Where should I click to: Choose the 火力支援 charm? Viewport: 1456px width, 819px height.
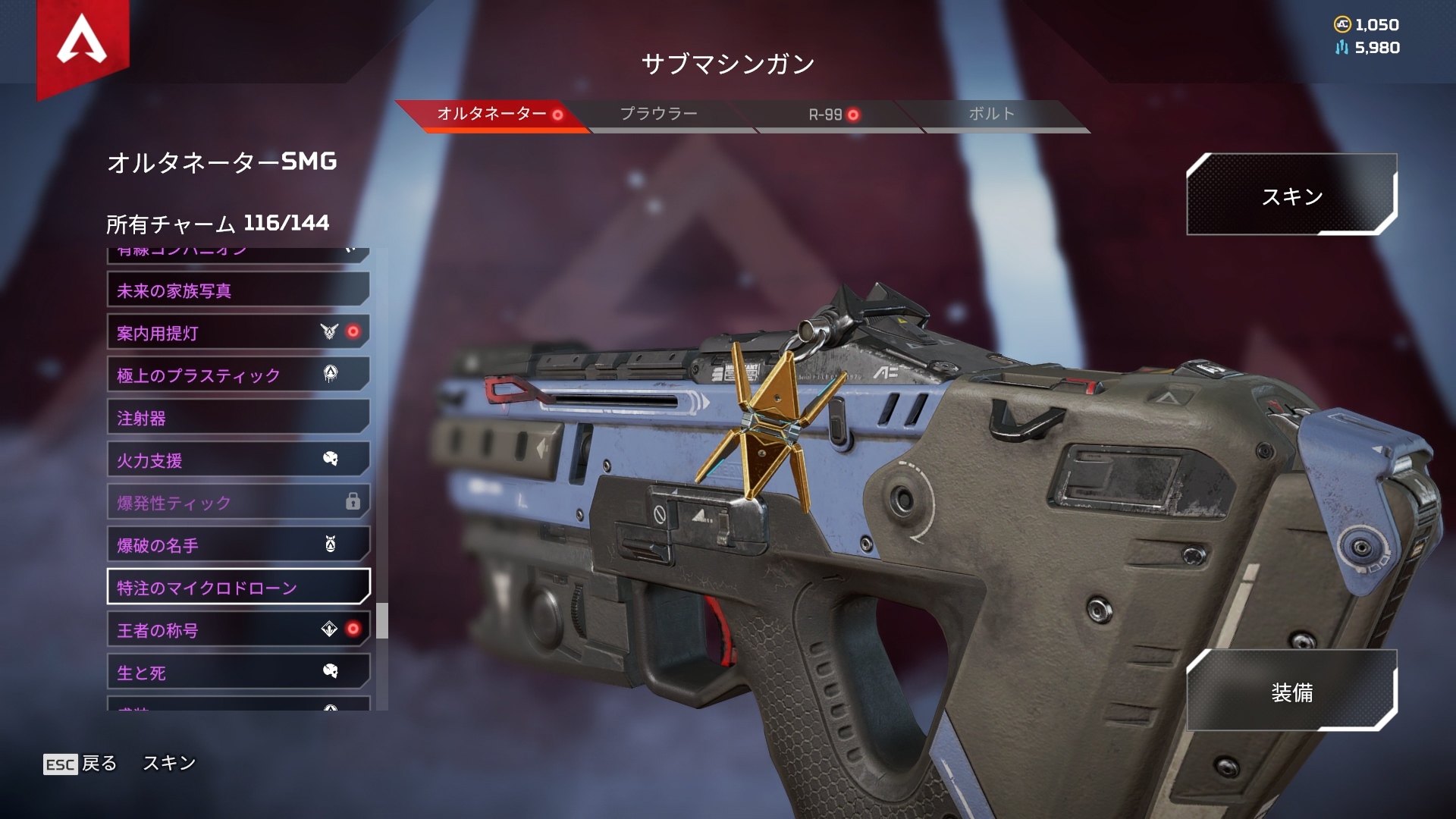[x=238, y=460]
